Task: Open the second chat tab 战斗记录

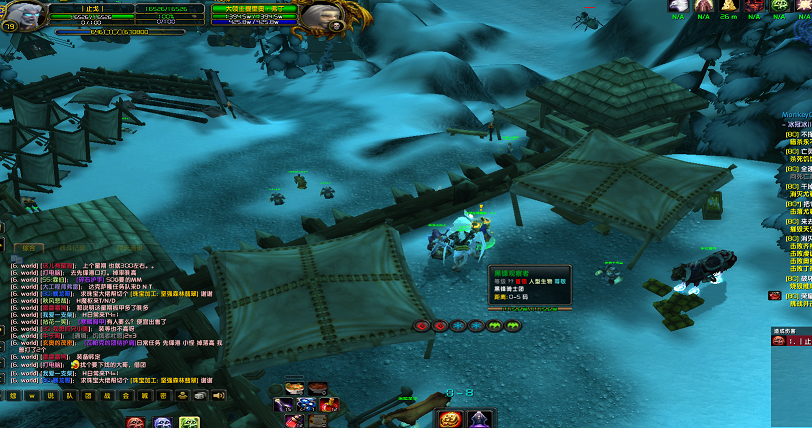Action: (x=70, y=246)
